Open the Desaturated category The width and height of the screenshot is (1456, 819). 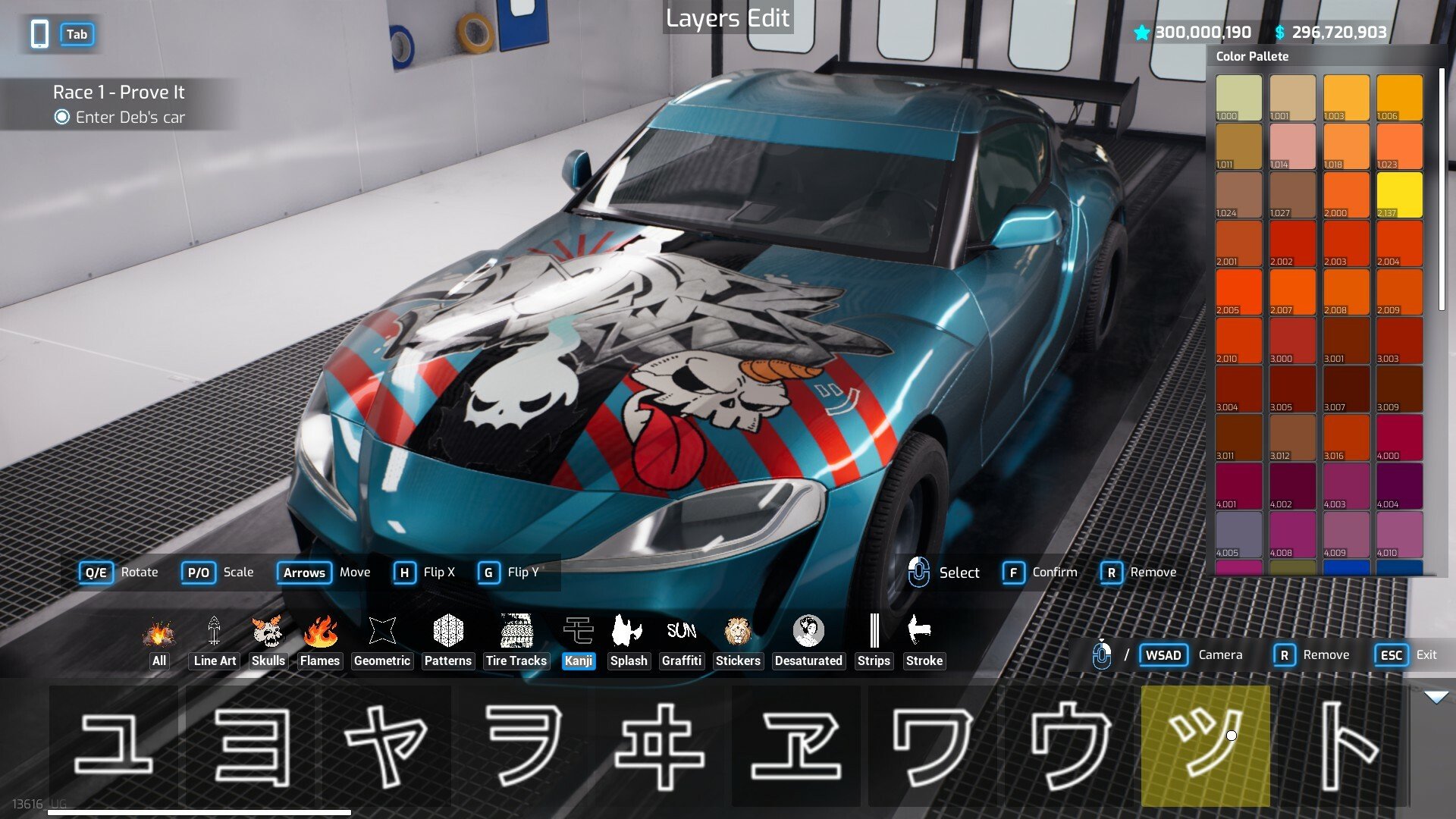point(808,642)
